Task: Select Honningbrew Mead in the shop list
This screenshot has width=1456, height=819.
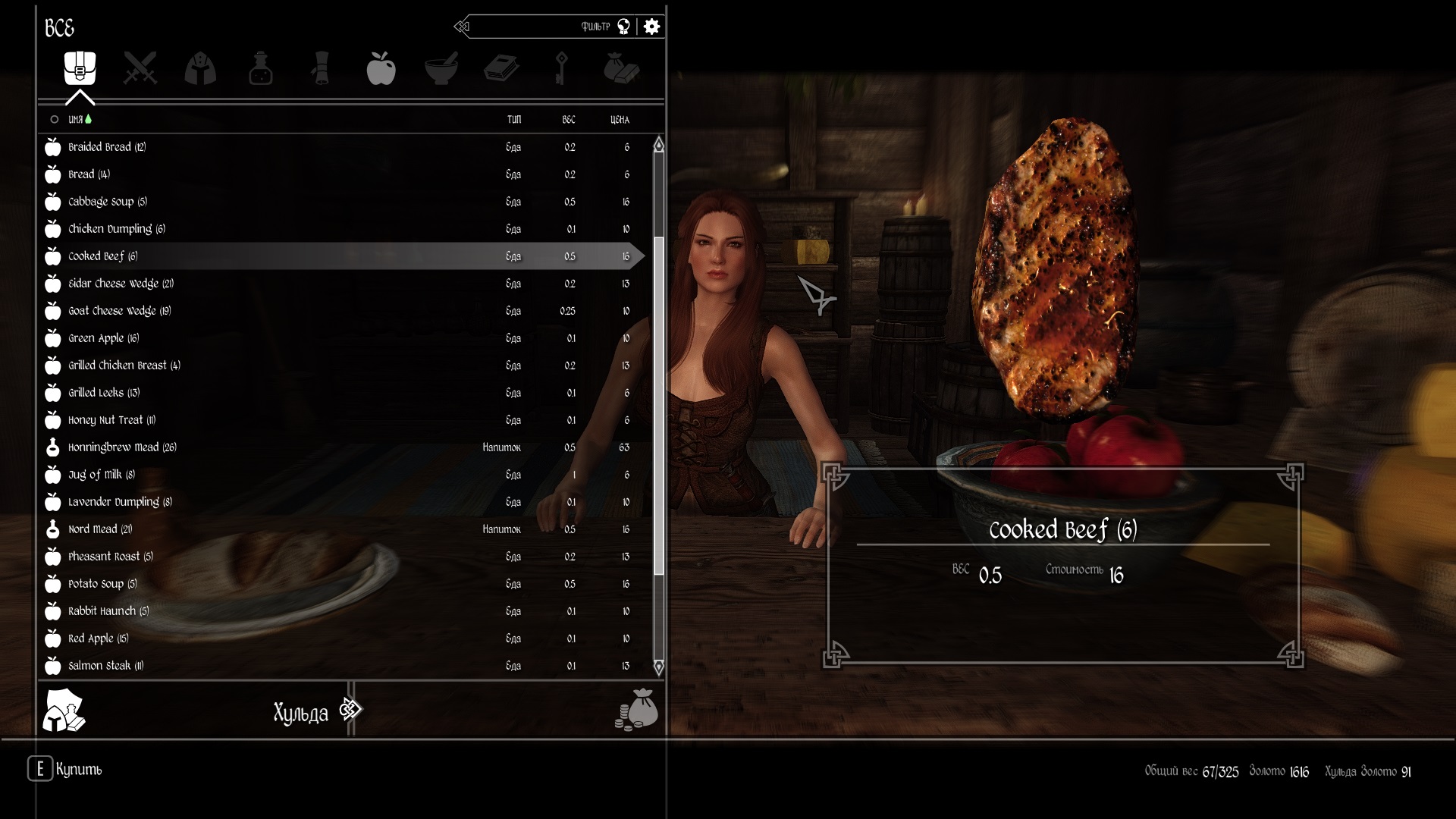Action: pyautogui.click(x=121, y=447)
